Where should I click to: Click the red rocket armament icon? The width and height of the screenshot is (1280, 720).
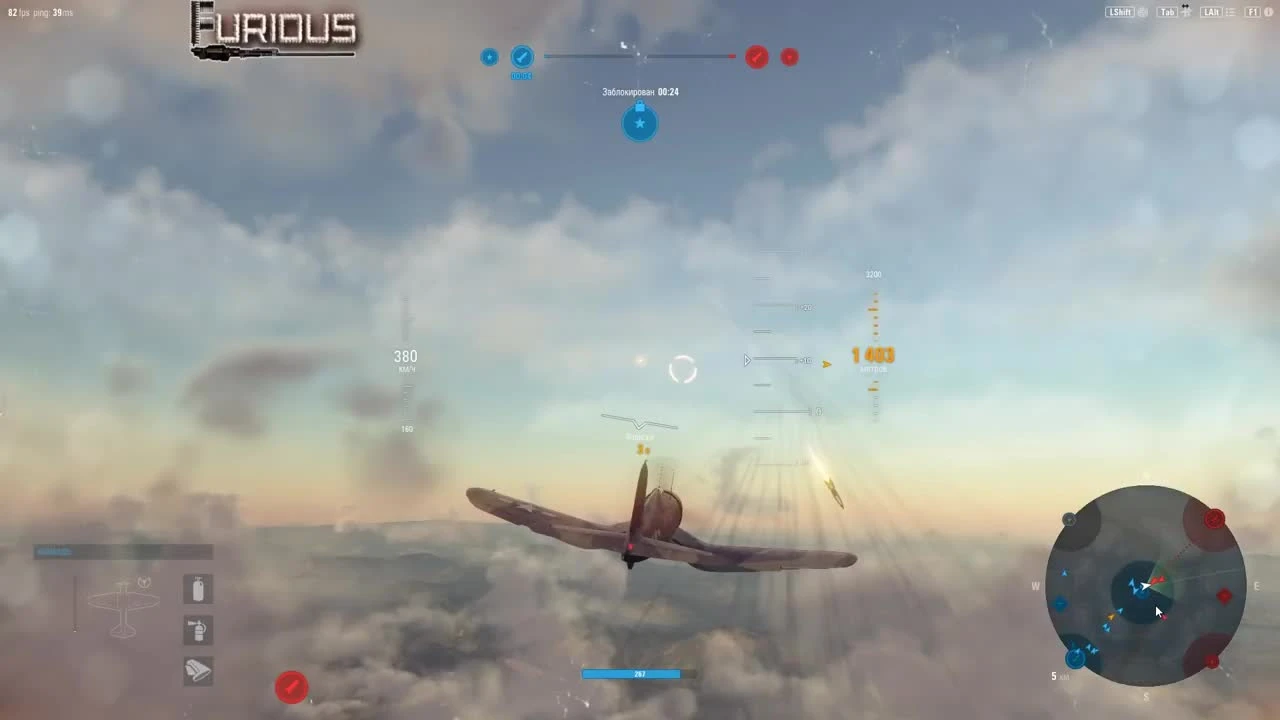291,687
